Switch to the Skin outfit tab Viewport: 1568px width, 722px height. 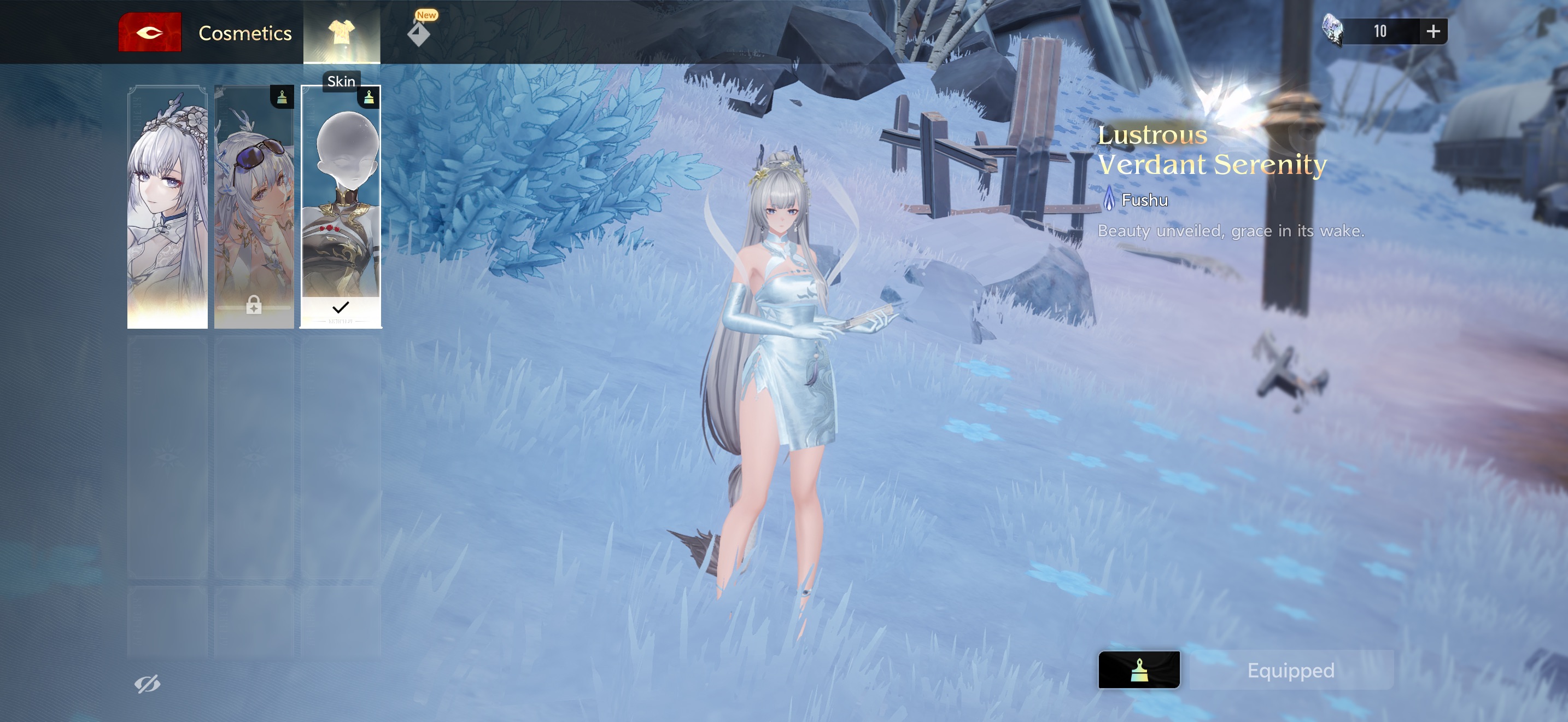click(x=342, y=32)
